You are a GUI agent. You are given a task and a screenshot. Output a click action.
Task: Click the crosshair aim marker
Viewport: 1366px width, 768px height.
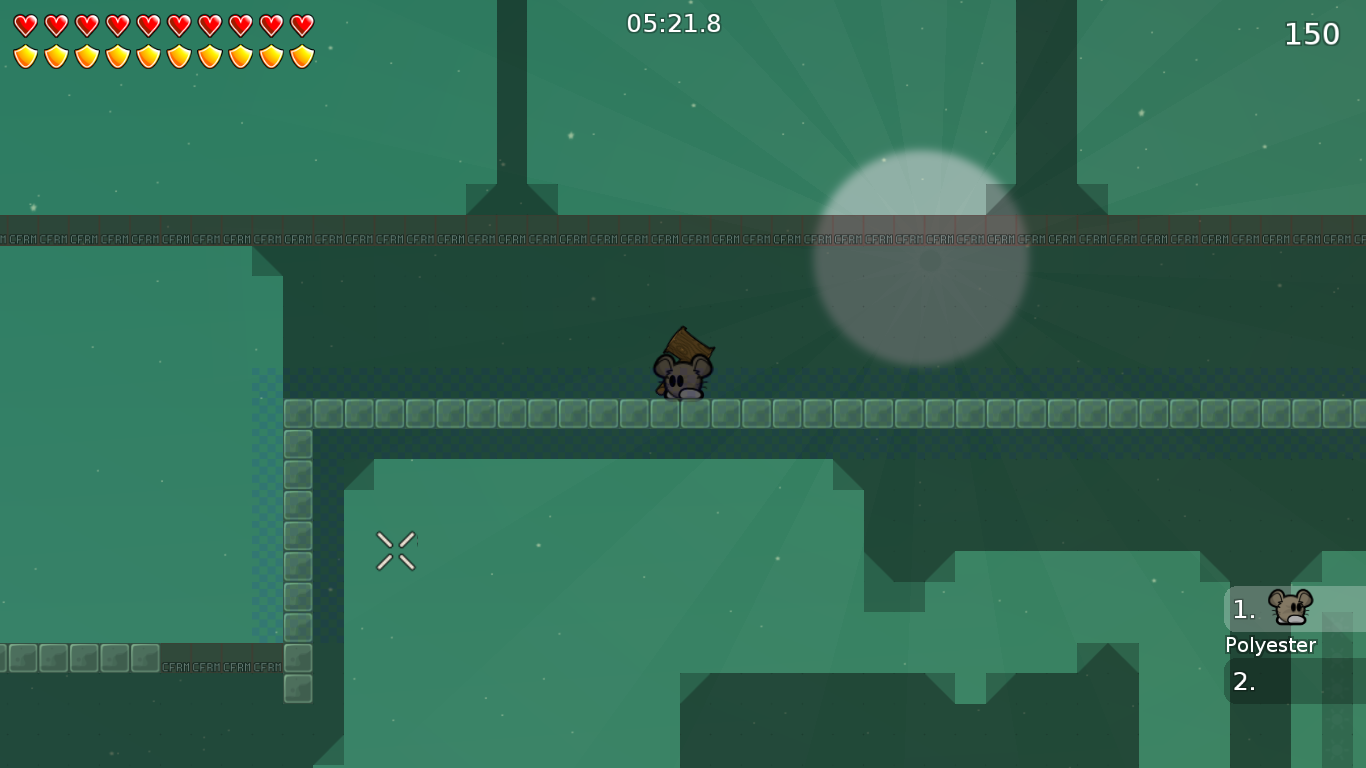(395, 550)
